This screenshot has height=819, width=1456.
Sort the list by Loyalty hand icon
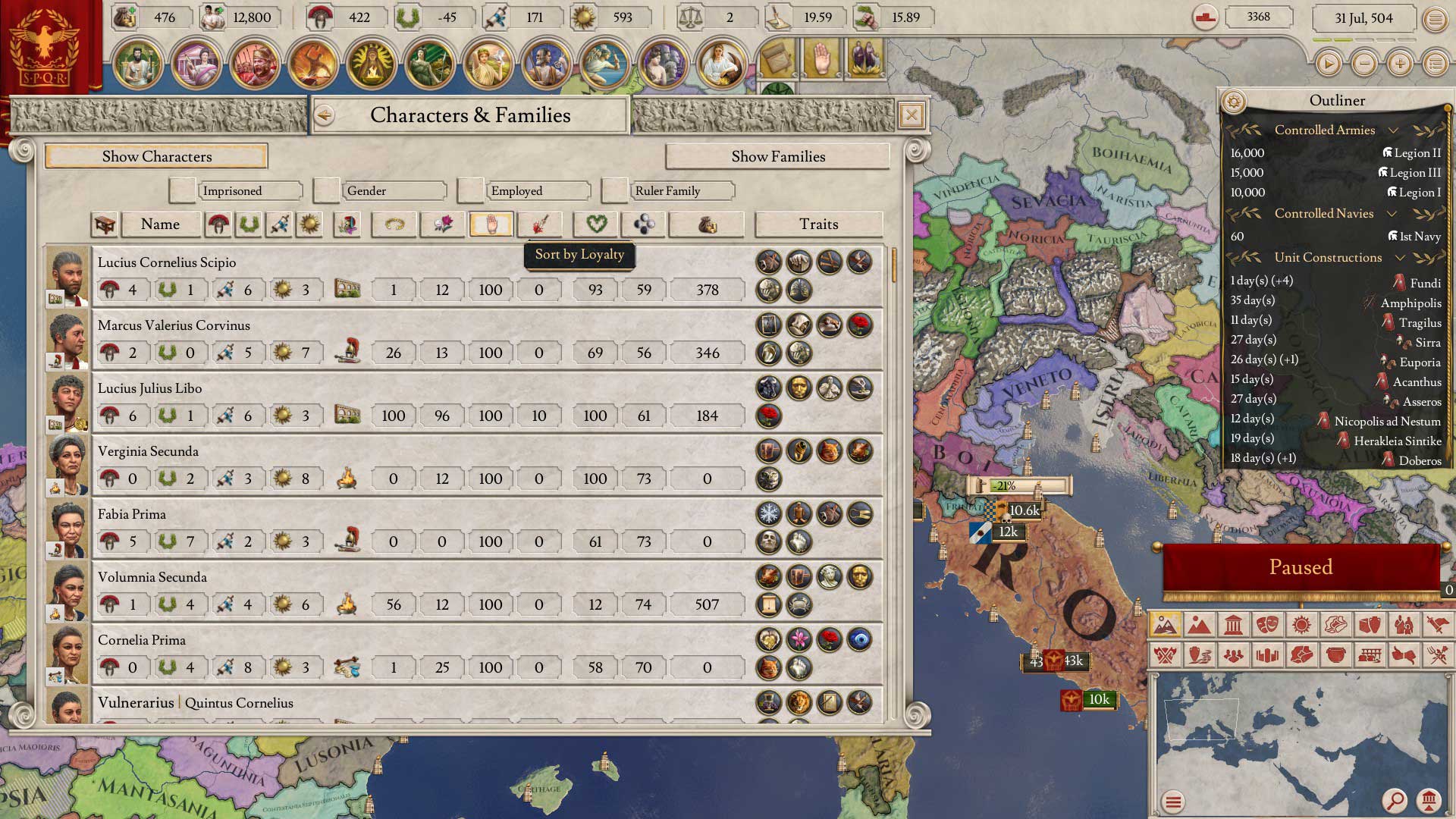(x=491, y=224)
